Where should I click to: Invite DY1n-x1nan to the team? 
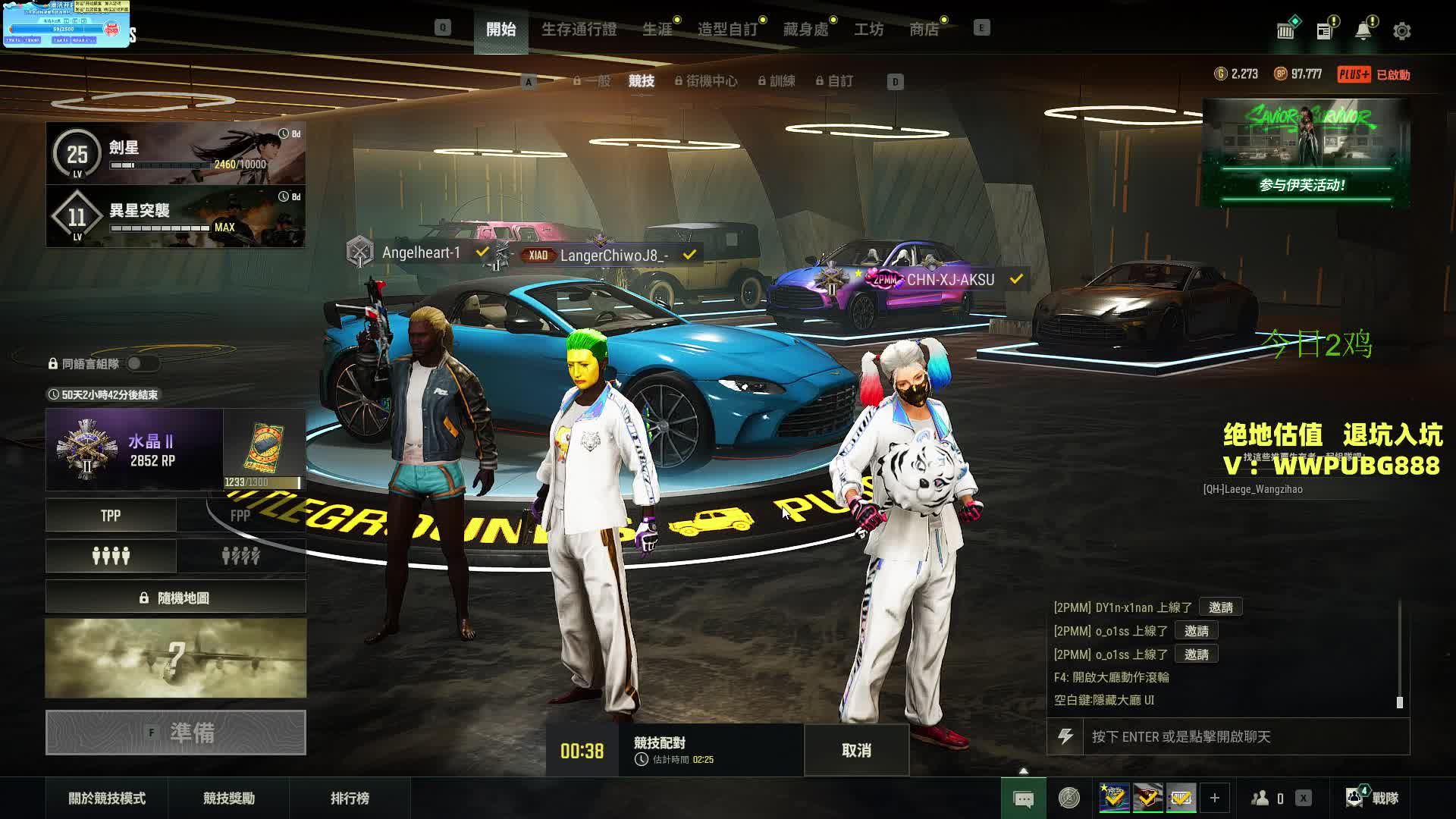(x=1220, y=607)
